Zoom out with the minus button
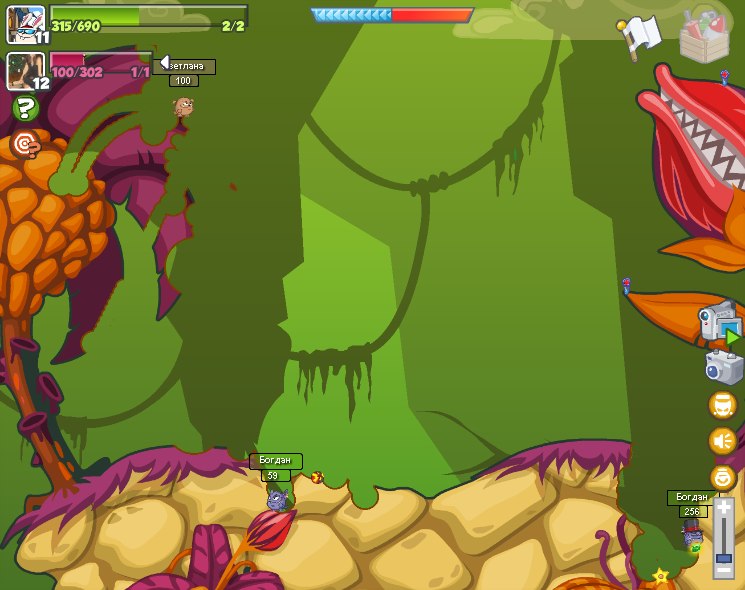The width and height of the screenshot is (745, 590). point(723,572)
